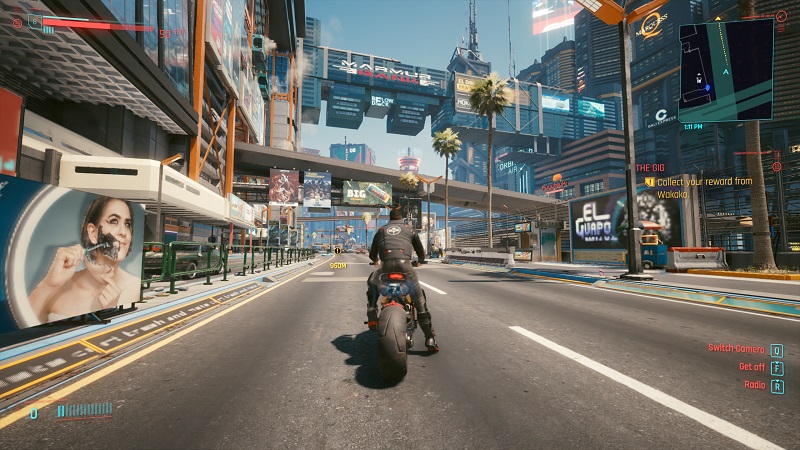
Task: Open the 'THE GIG' quest tracker title
Action: (x=650, y=167)
